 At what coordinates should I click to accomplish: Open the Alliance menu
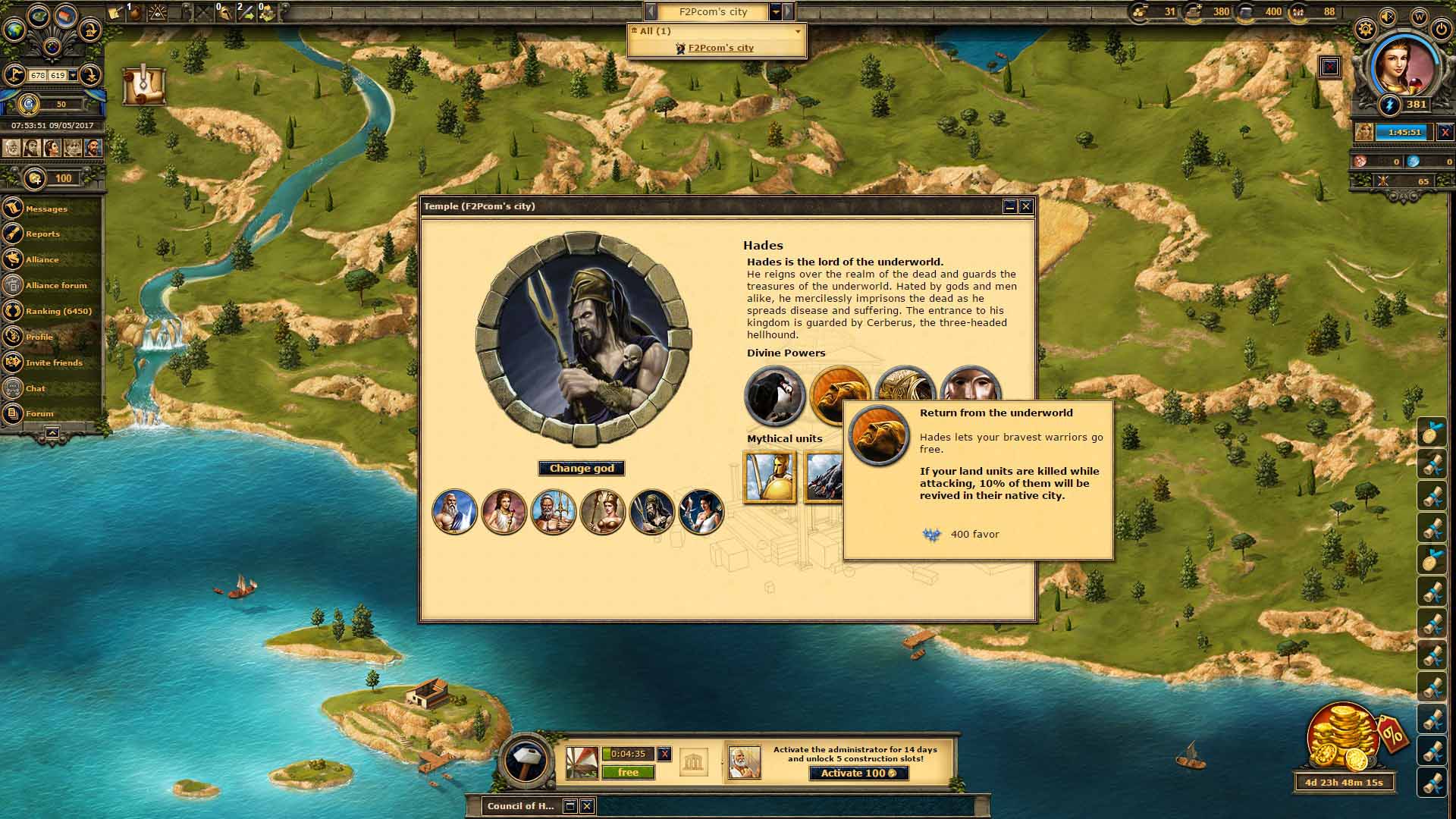pos(42,259)
